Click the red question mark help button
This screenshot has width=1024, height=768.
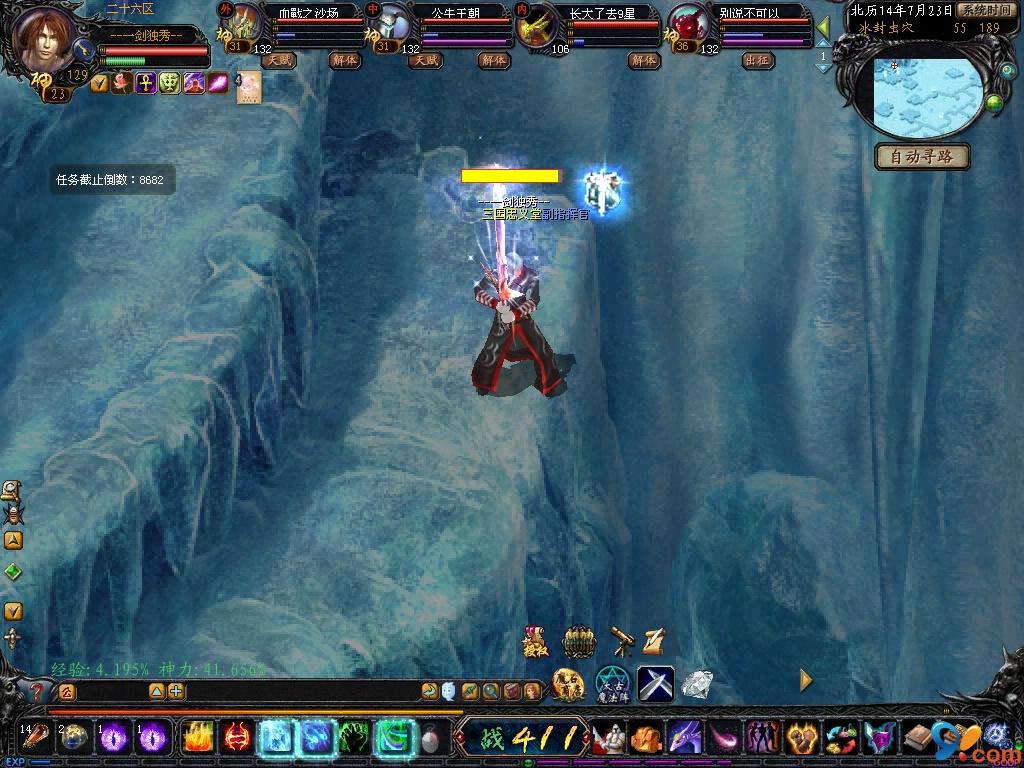tap(38, 690)
